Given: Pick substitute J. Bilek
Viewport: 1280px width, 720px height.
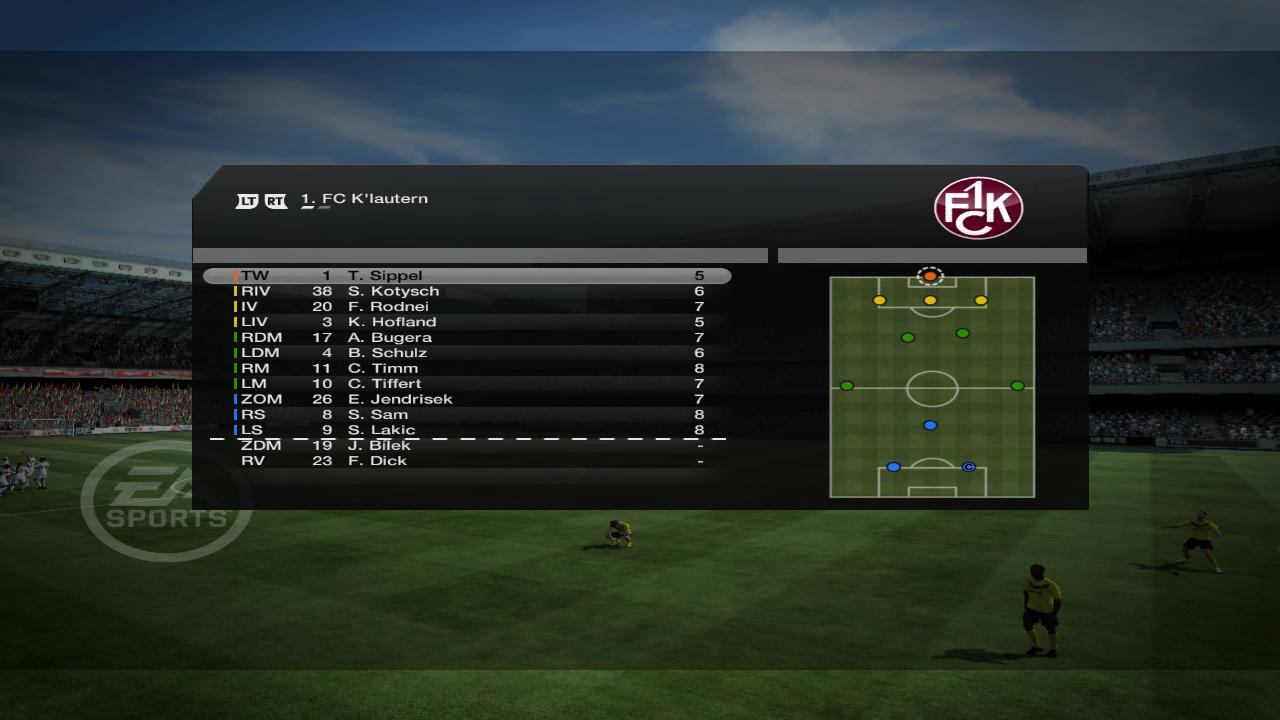Looking at the screenshot, I should point(467,446).
